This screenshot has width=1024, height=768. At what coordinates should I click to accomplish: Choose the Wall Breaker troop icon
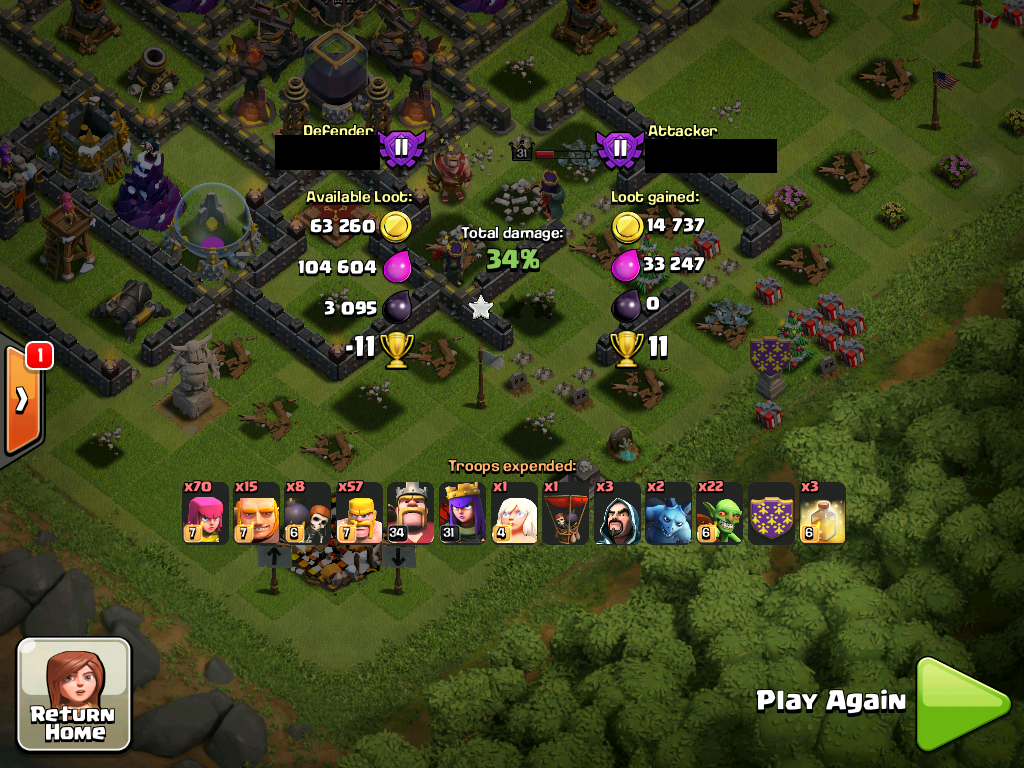(307, 514)
